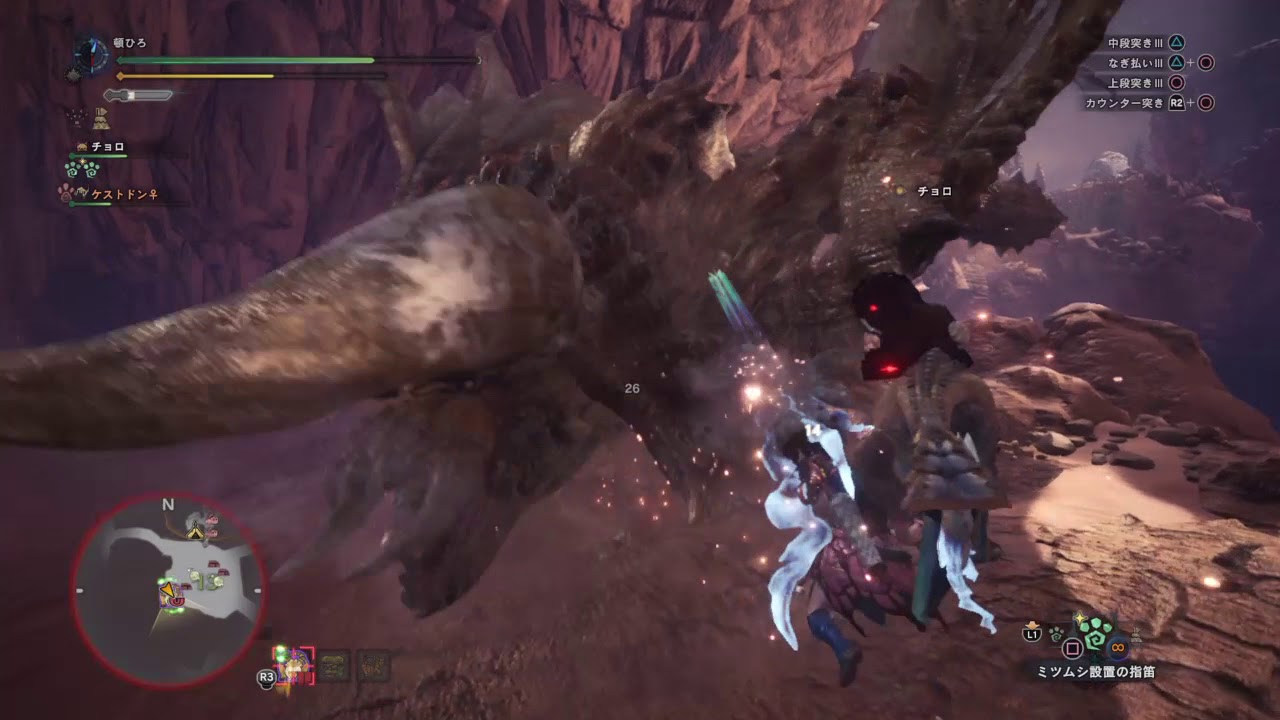Click the ミツムシ設置の指笛 item label
Viewport: 1280px width, 720px height.
(1098, 669)
